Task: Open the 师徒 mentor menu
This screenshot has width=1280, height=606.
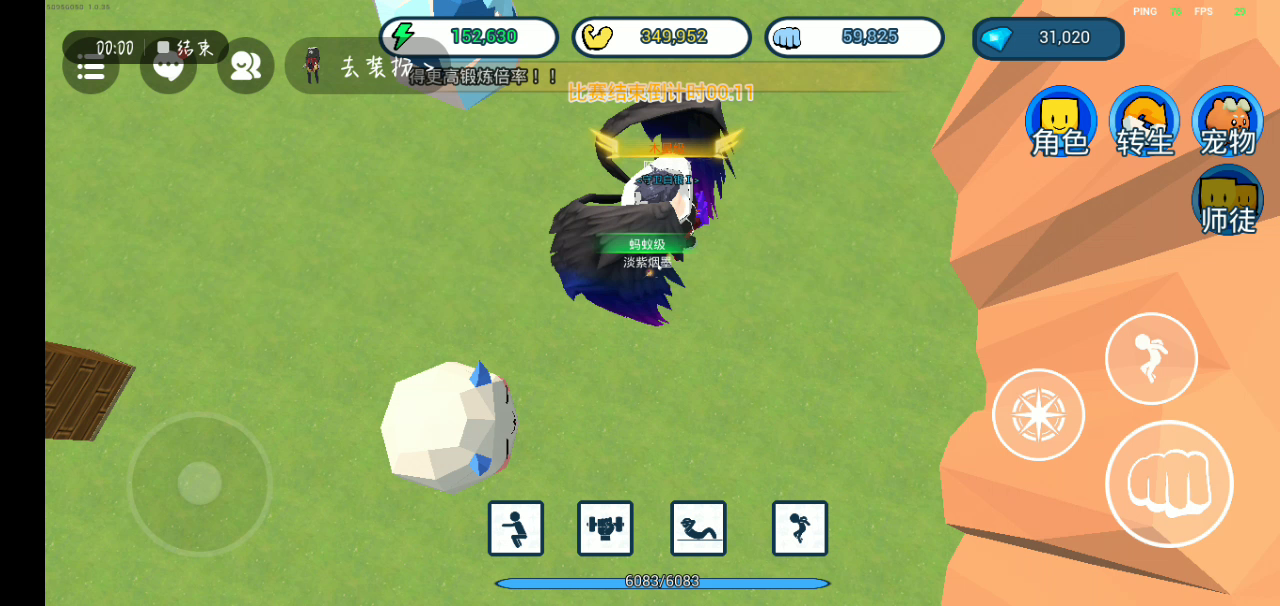Action: 1227,201
